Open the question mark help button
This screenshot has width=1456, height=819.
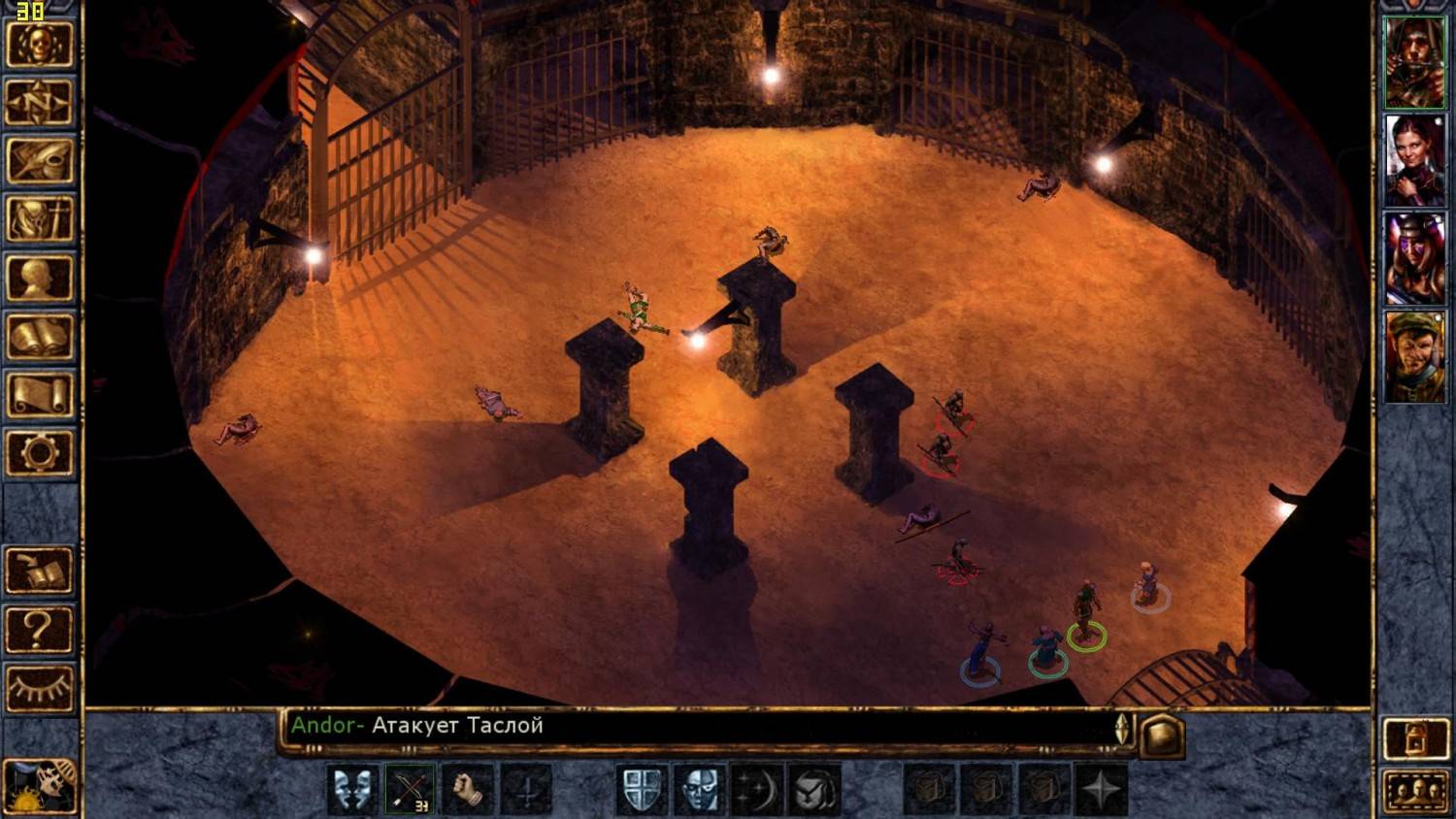(x=40, y=630)
